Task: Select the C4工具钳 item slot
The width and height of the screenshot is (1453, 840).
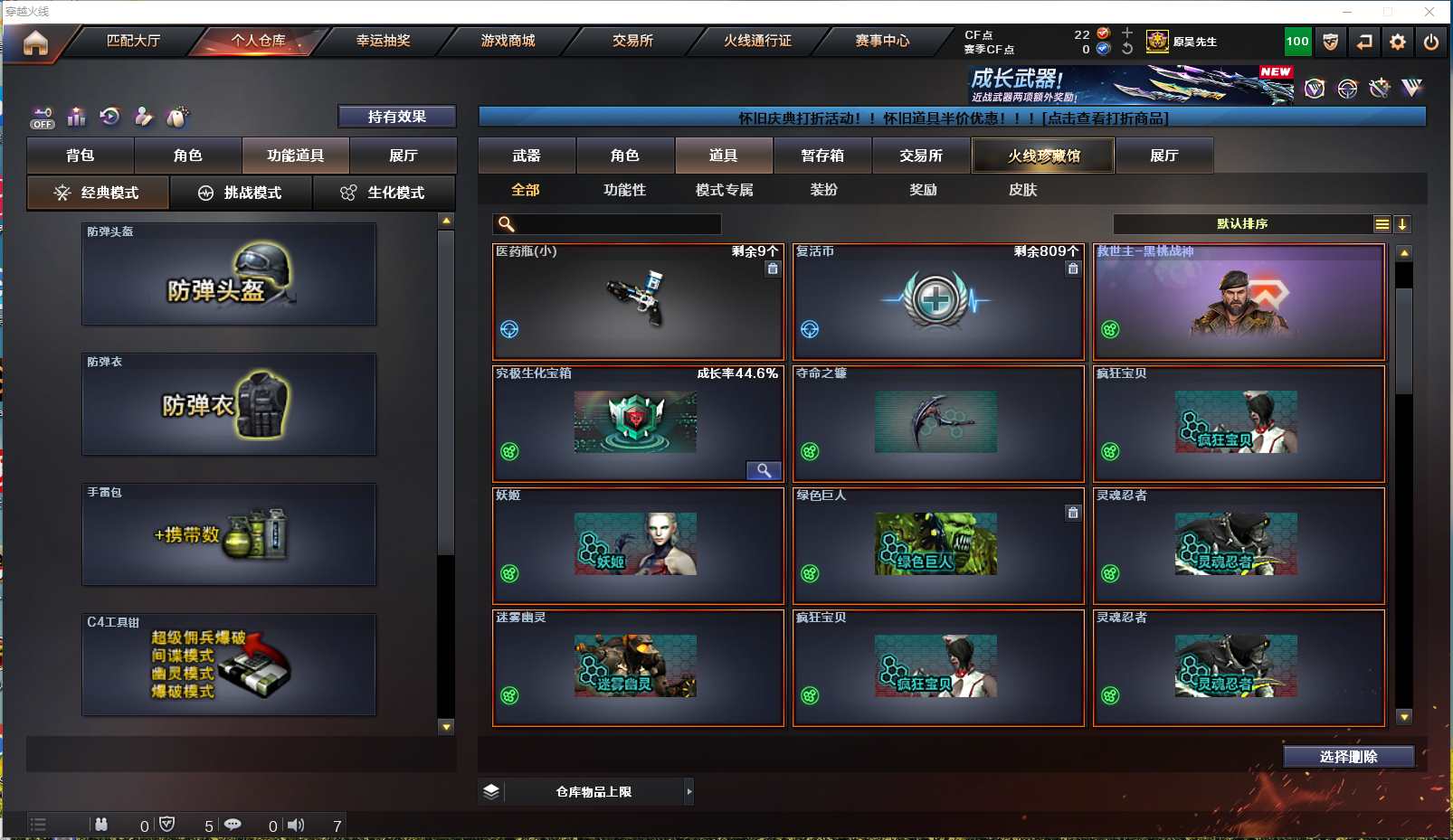Action: 229,665
